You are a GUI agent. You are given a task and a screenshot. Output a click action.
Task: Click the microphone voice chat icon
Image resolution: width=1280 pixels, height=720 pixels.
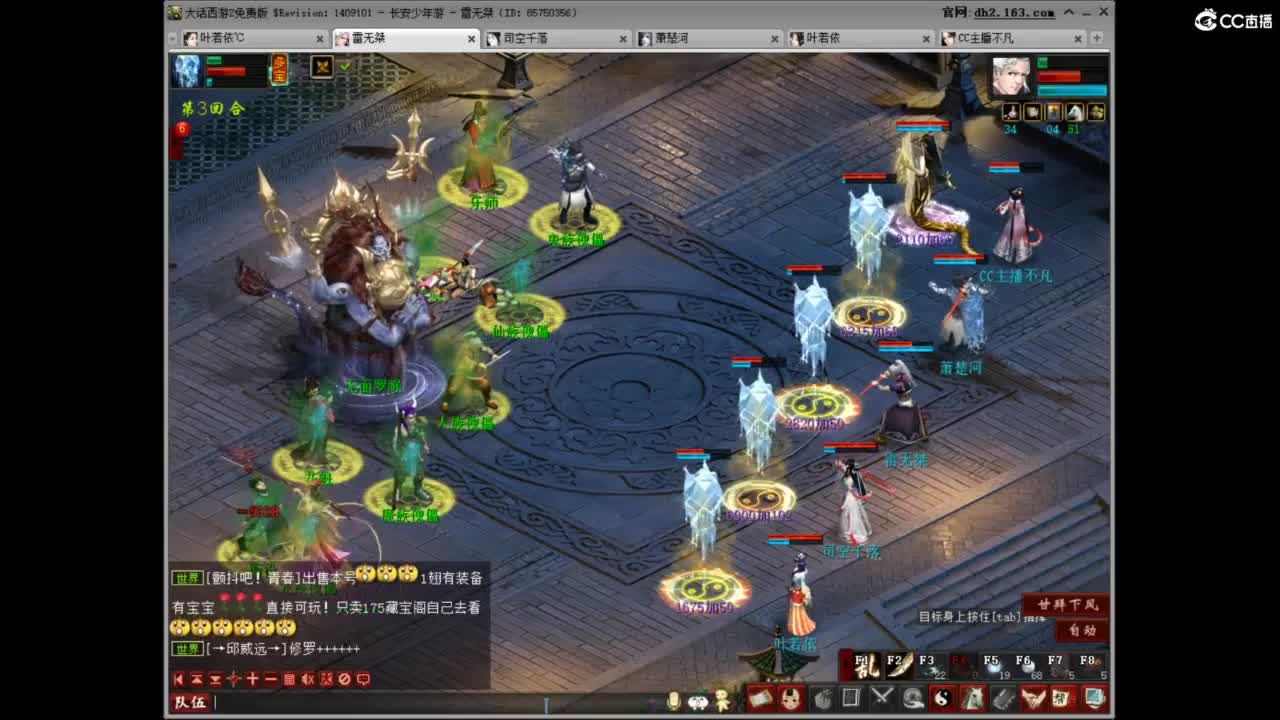pyautogui.click(x=674, y=697)
